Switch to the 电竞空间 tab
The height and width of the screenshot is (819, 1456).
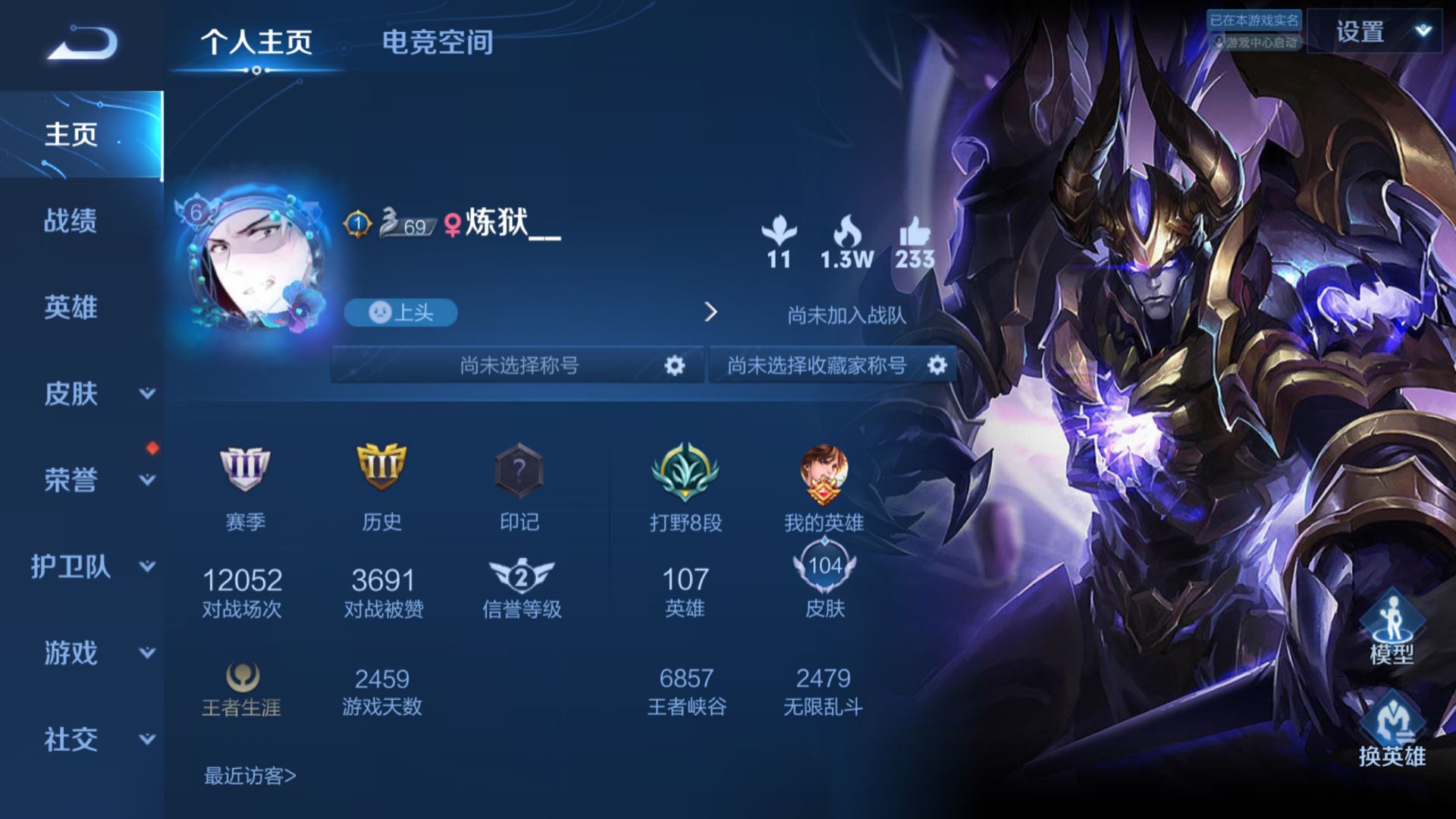(x=438, y=42)
